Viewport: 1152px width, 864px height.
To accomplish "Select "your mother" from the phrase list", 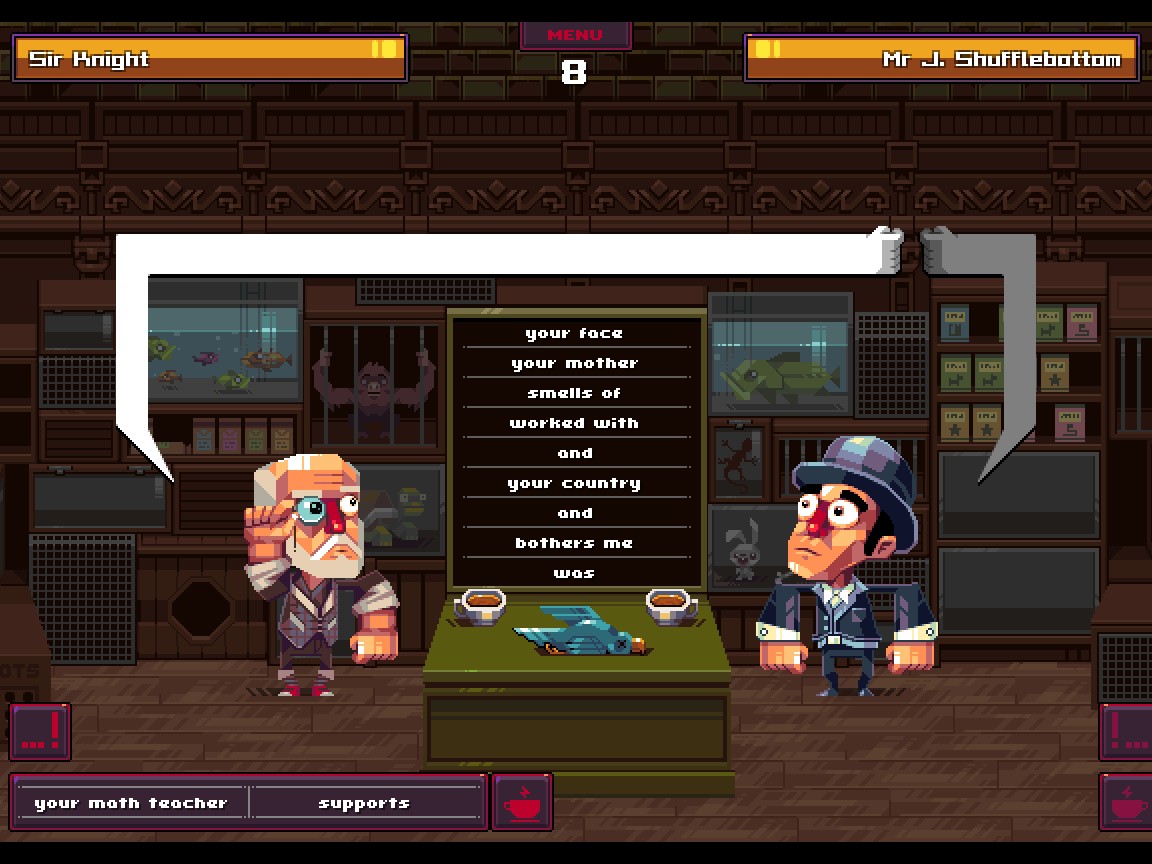I will click(575, 363).
